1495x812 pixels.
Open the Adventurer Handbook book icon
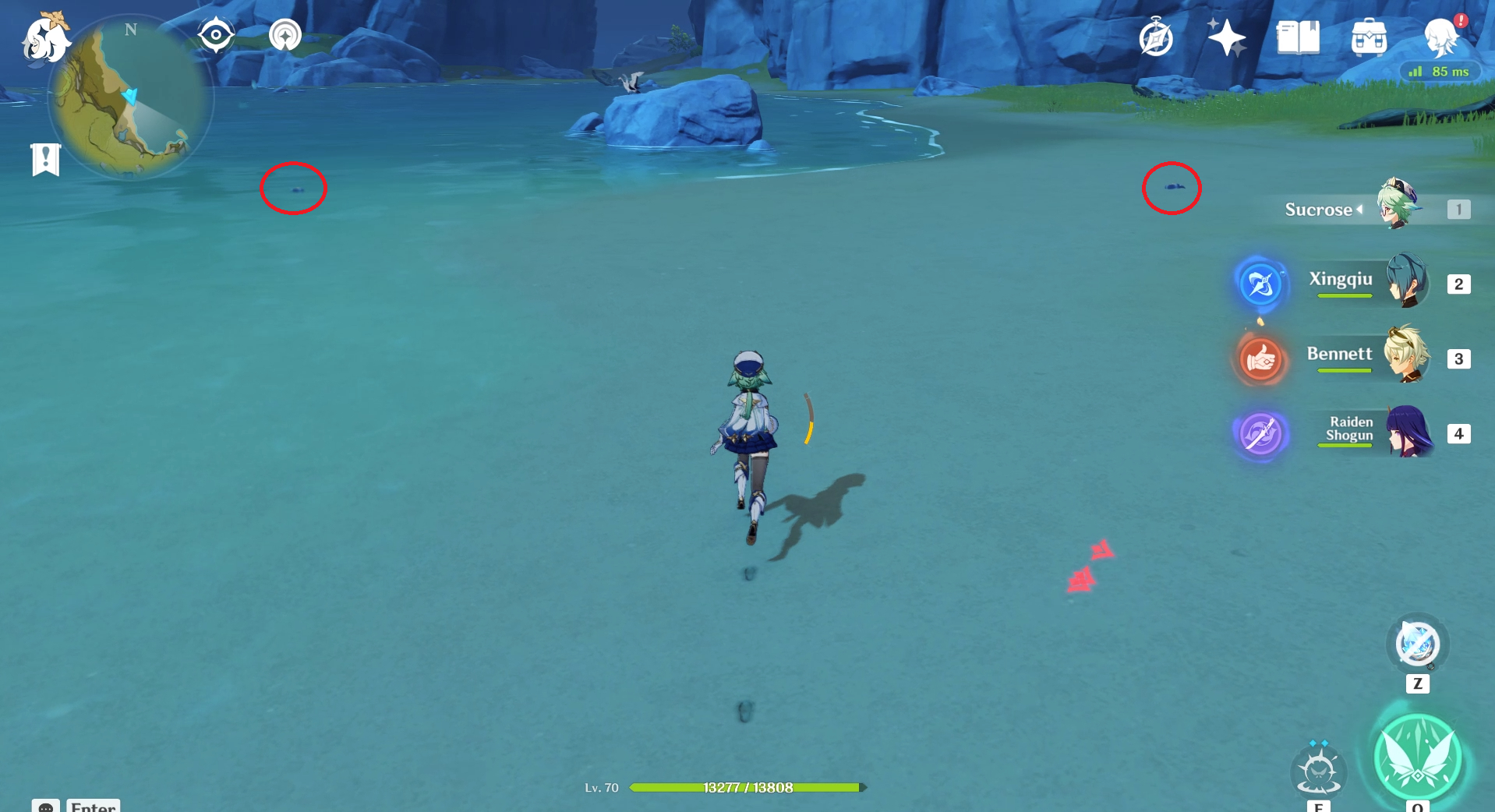pyautogui.click(x=1296, y=37)
